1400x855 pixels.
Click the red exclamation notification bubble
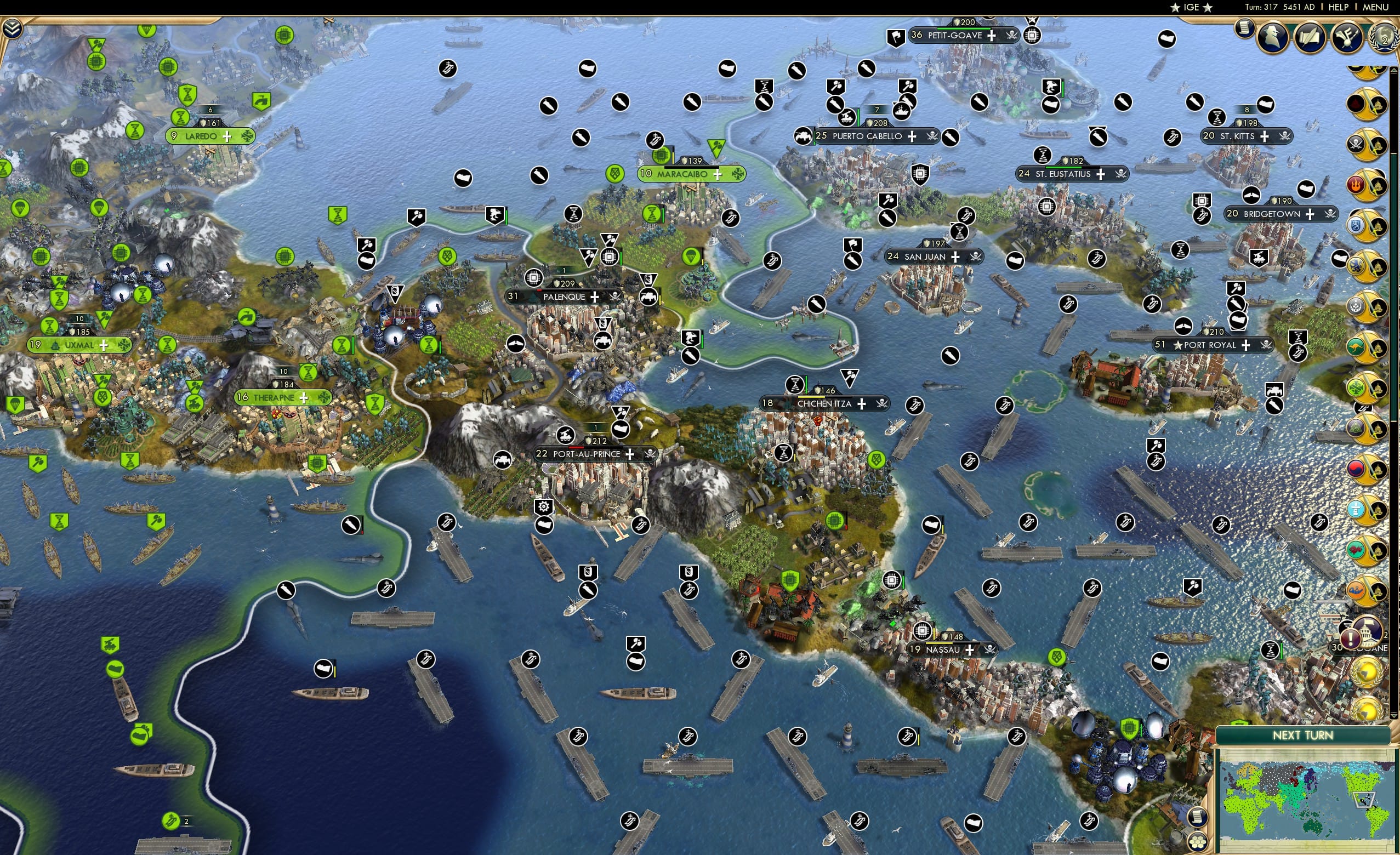click(1351, 638)
